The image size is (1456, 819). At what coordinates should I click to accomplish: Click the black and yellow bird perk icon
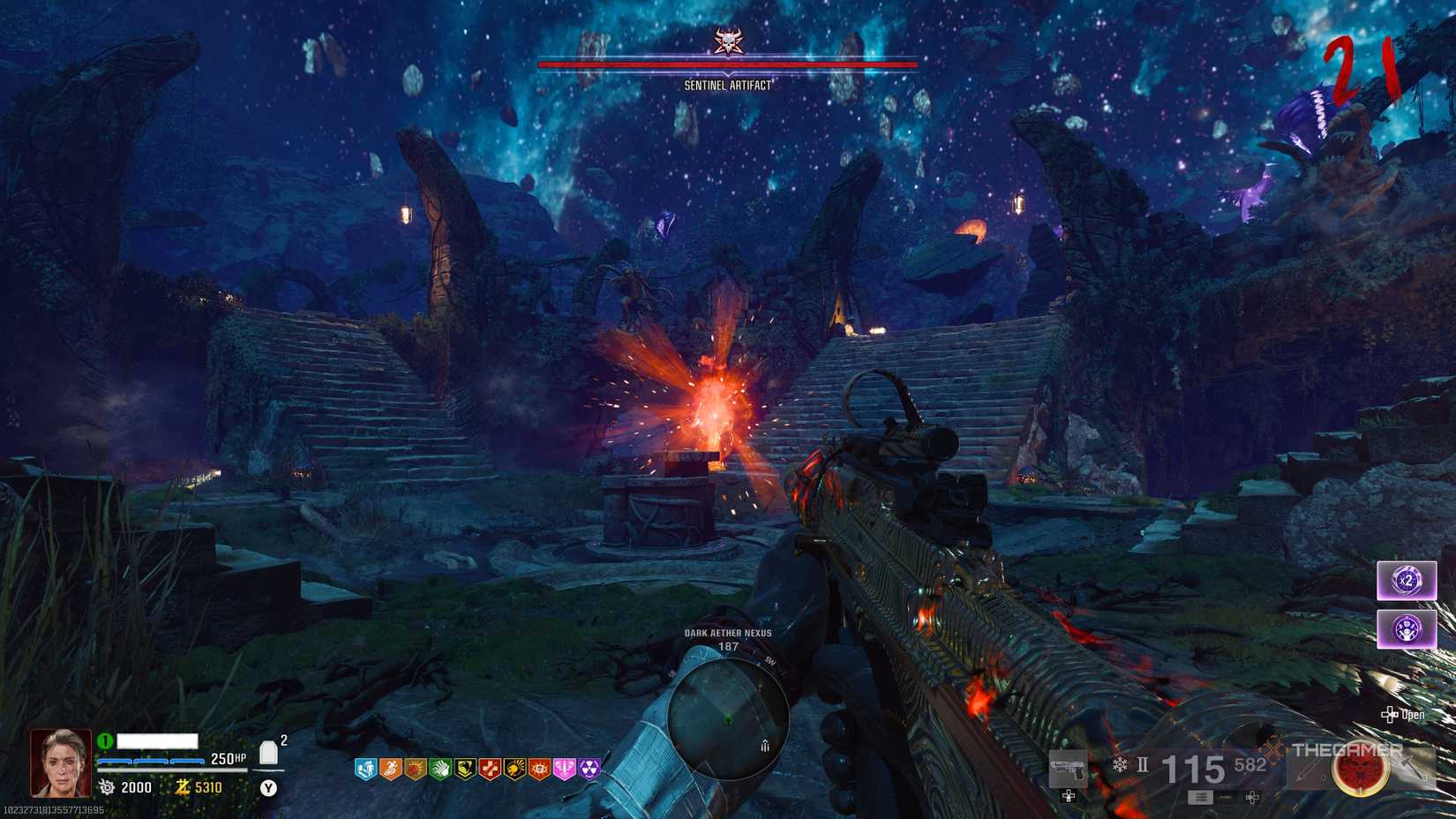[464, 770]
